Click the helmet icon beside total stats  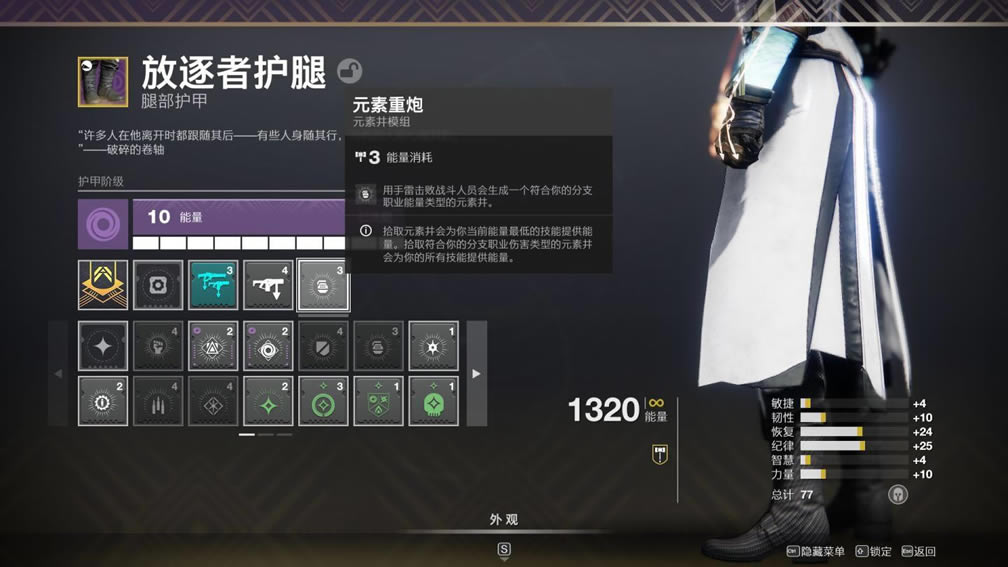point(897,494)
